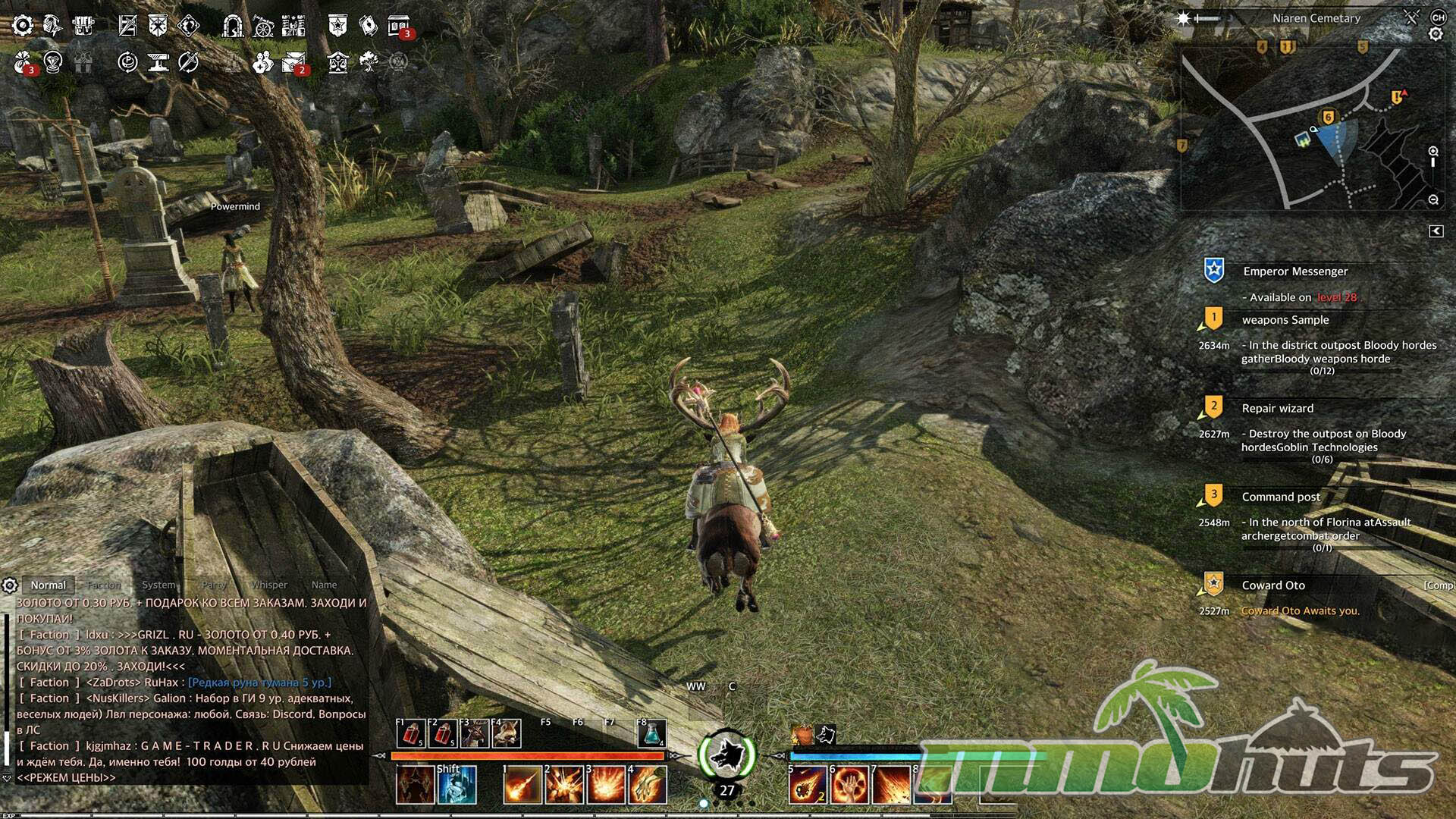Select the Emperor Messenger quest entry
Viewport: 1456px width, 819px height.
point(1295,271)
